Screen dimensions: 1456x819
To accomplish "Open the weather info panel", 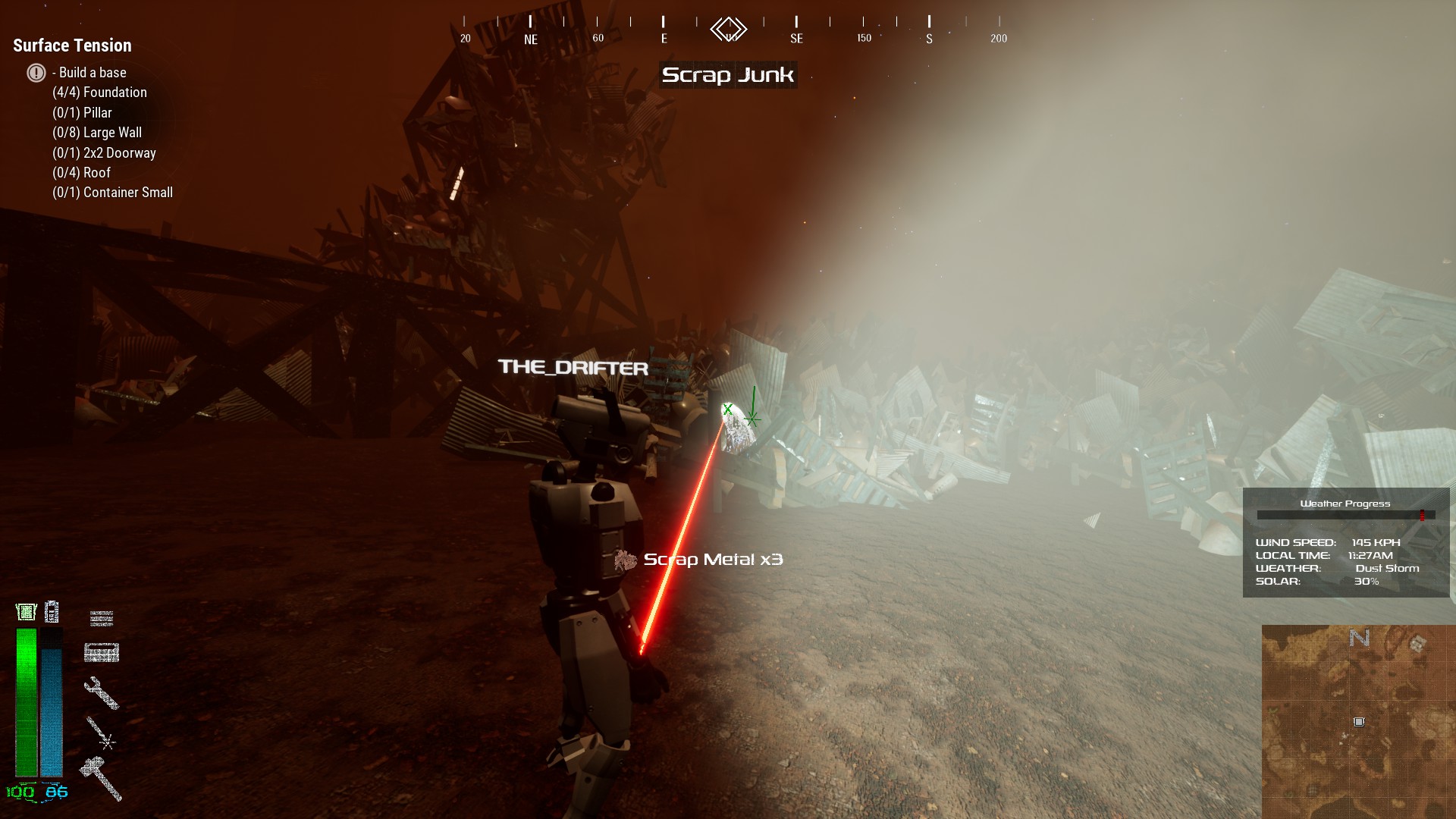I will point(1345,542).
